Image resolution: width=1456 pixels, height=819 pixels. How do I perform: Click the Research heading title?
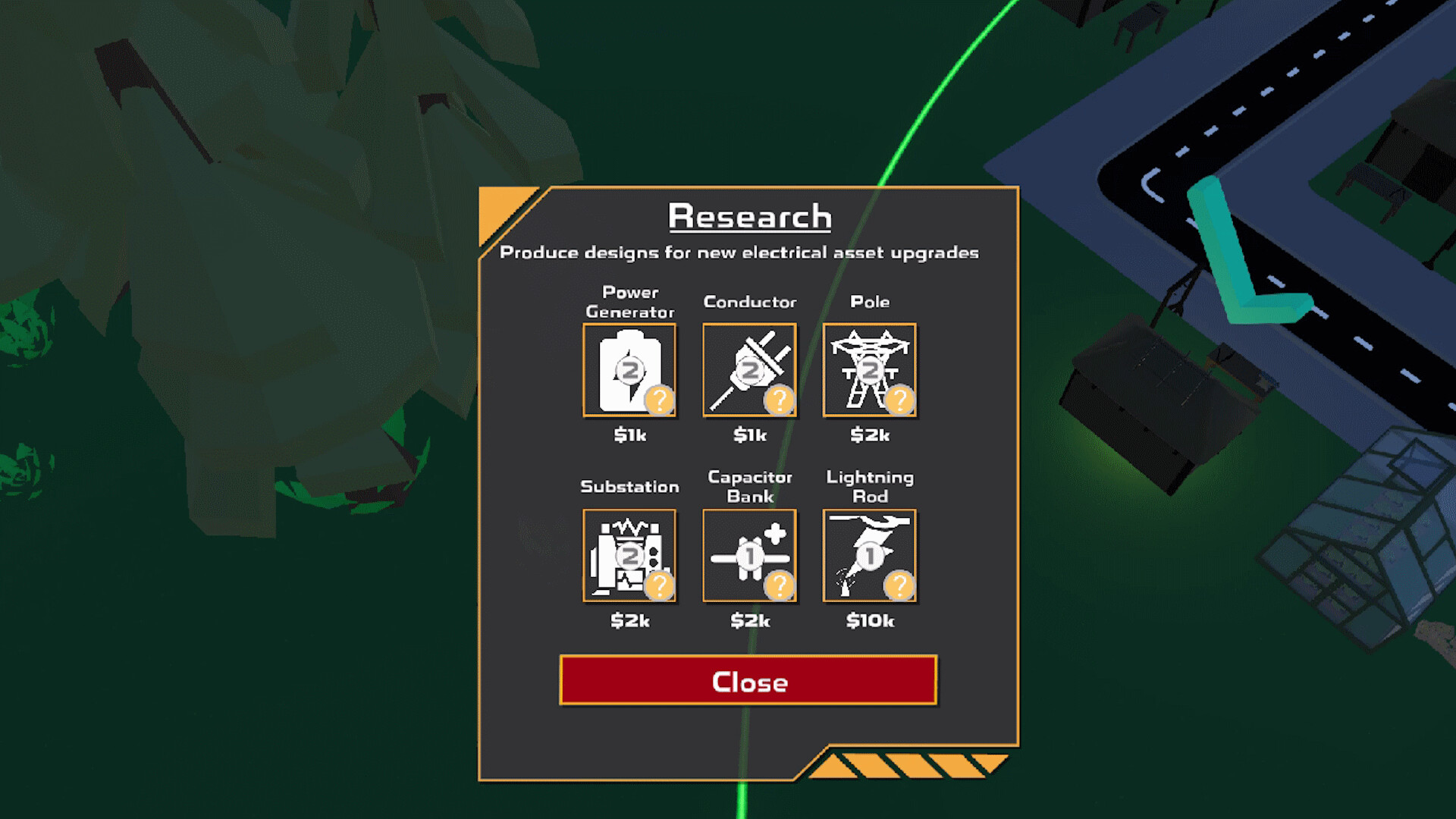point(748,216)
